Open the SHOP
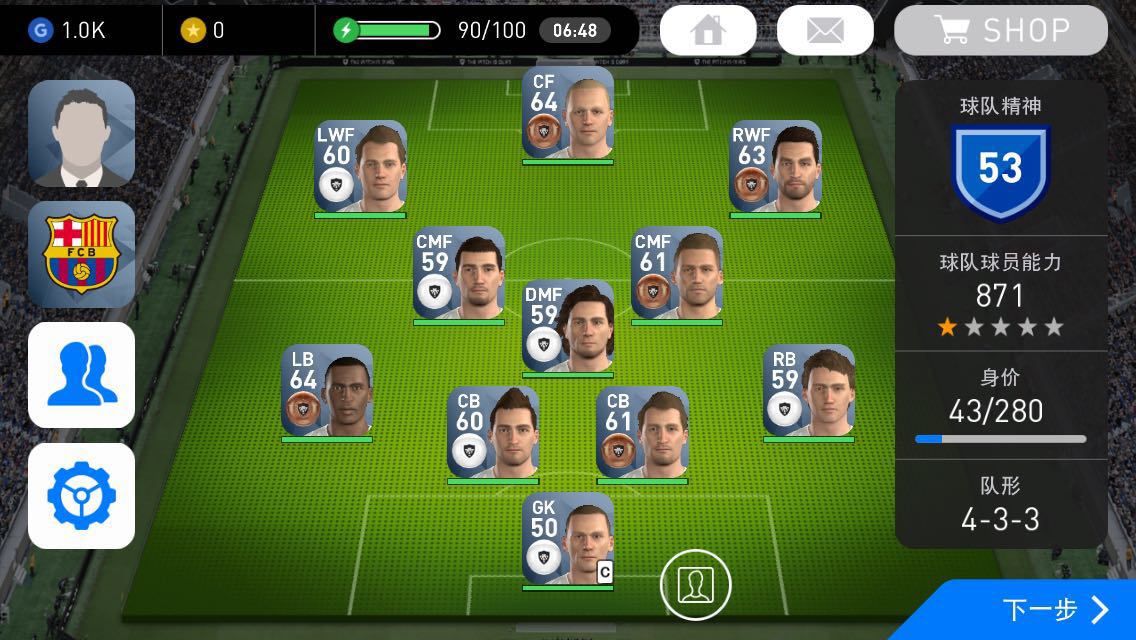Image resolution: width=1136 pixels, height=640 pixels. [x=1000, y=30]
